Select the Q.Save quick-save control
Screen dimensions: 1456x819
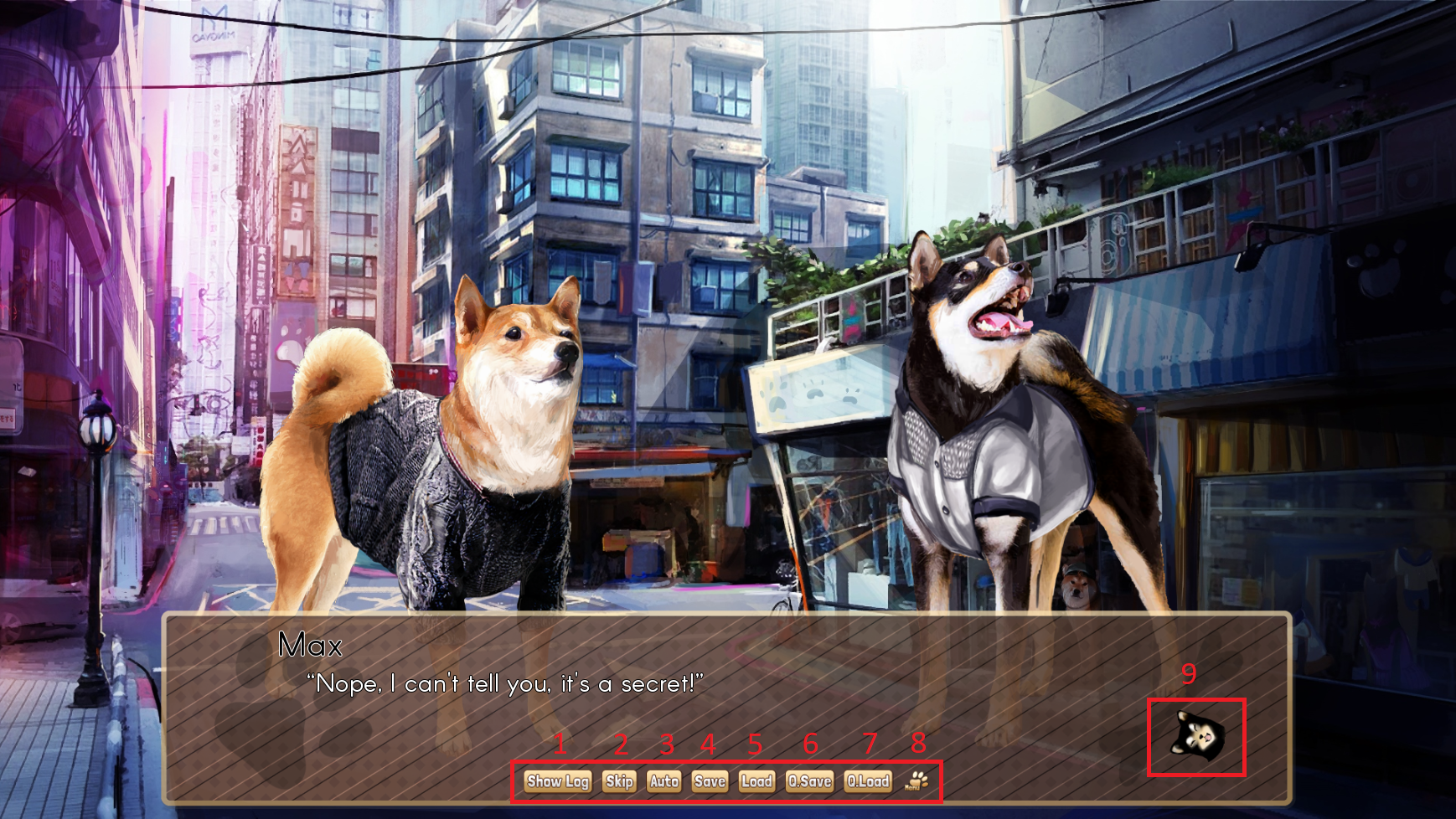click(808, 781)
